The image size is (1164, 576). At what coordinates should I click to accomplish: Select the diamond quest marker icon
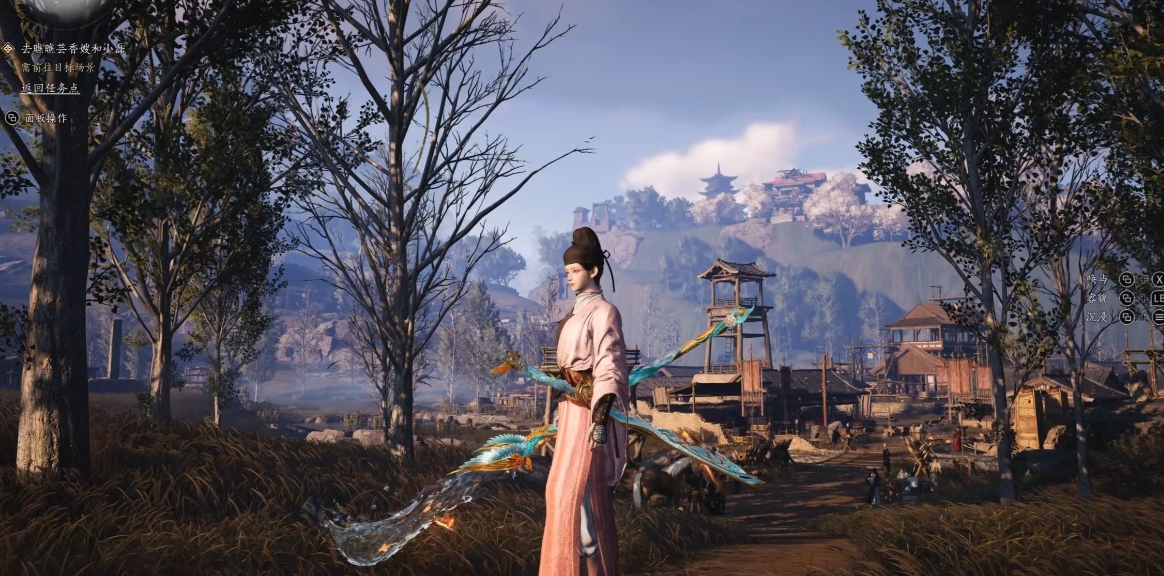point(9,48)
